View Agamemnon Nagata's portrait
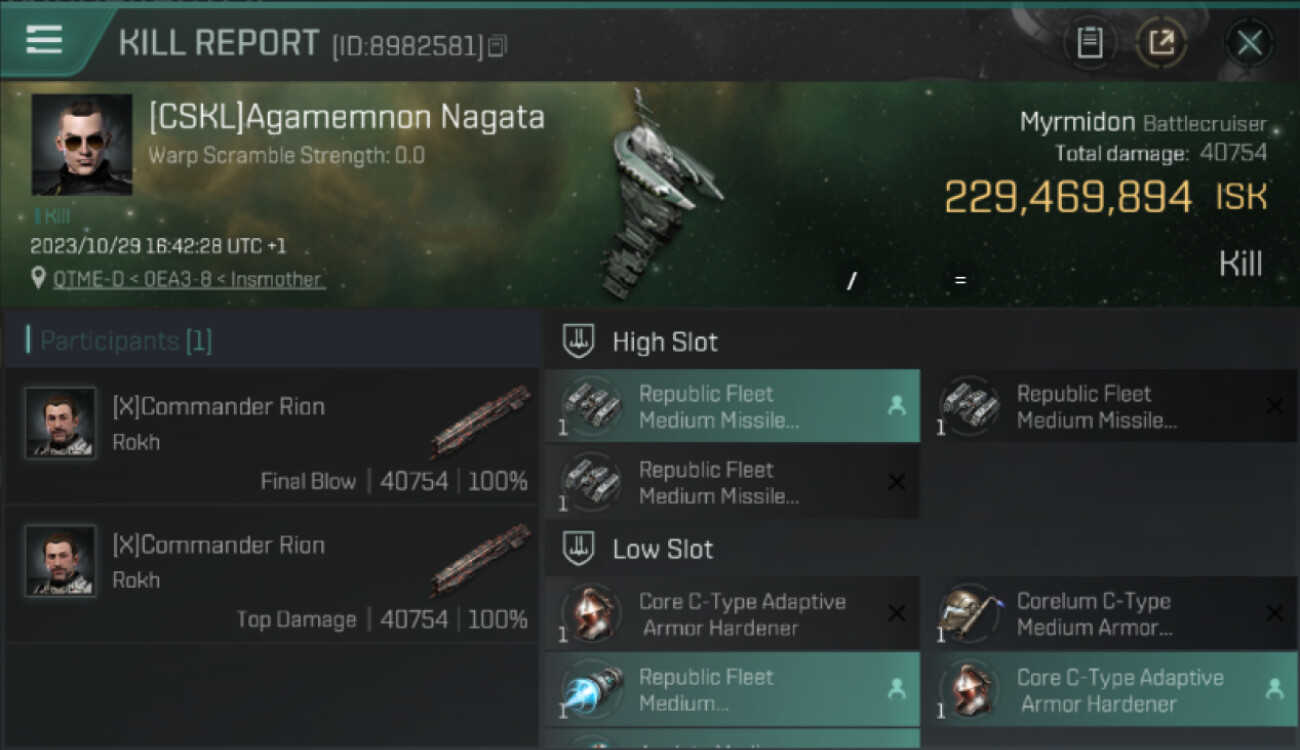The image size is (1300, 750). click(x=82, y=144)
